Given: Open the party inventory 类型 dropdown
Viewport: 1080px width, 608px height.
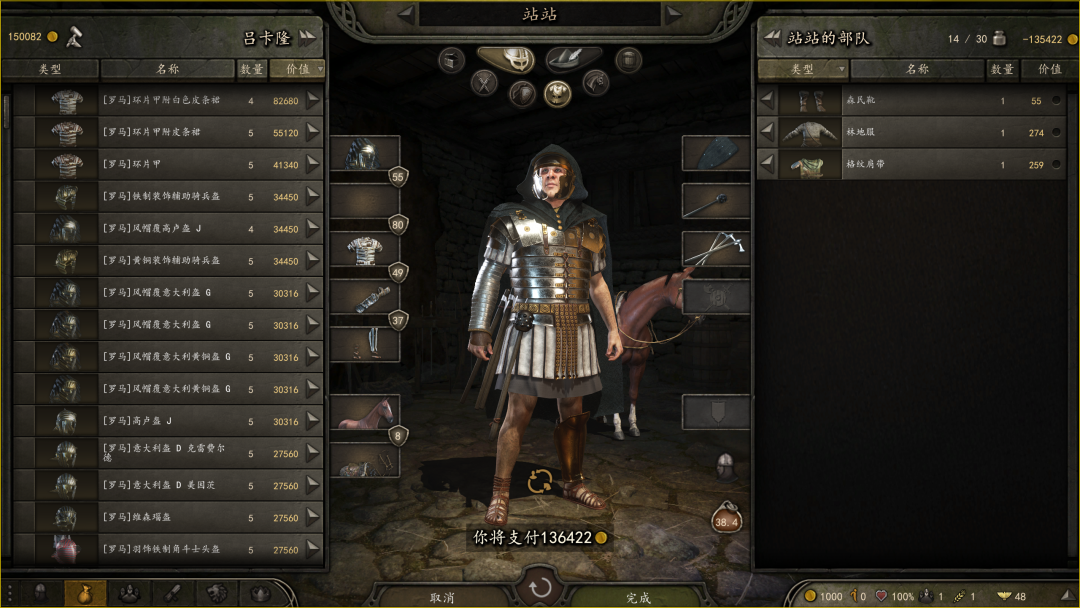Looking at the screenshot, I should [803, 69].
